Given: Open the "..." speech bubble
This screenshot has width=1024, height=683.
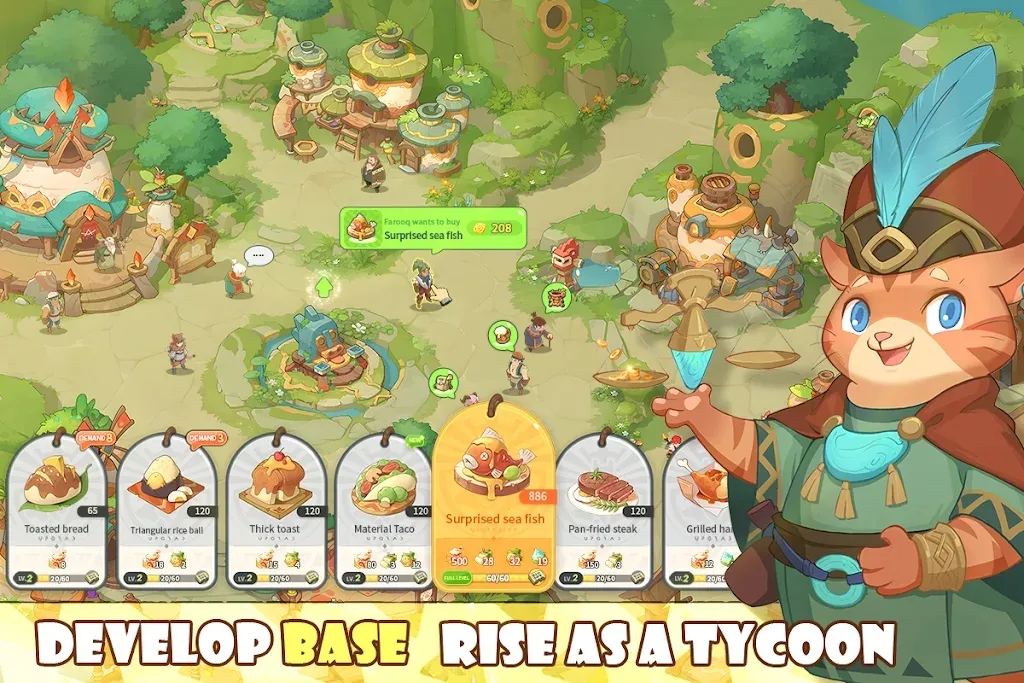Looking at the screenshot, I should (x=259, y=256).
